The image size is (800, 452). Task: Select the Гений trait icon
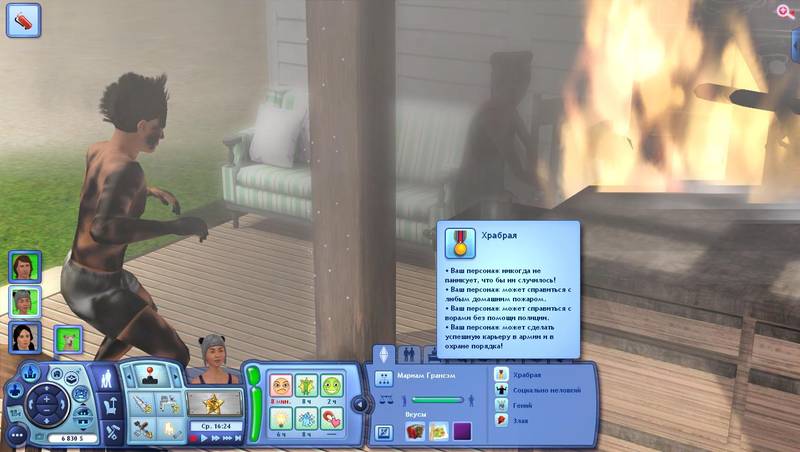[501, 406]
